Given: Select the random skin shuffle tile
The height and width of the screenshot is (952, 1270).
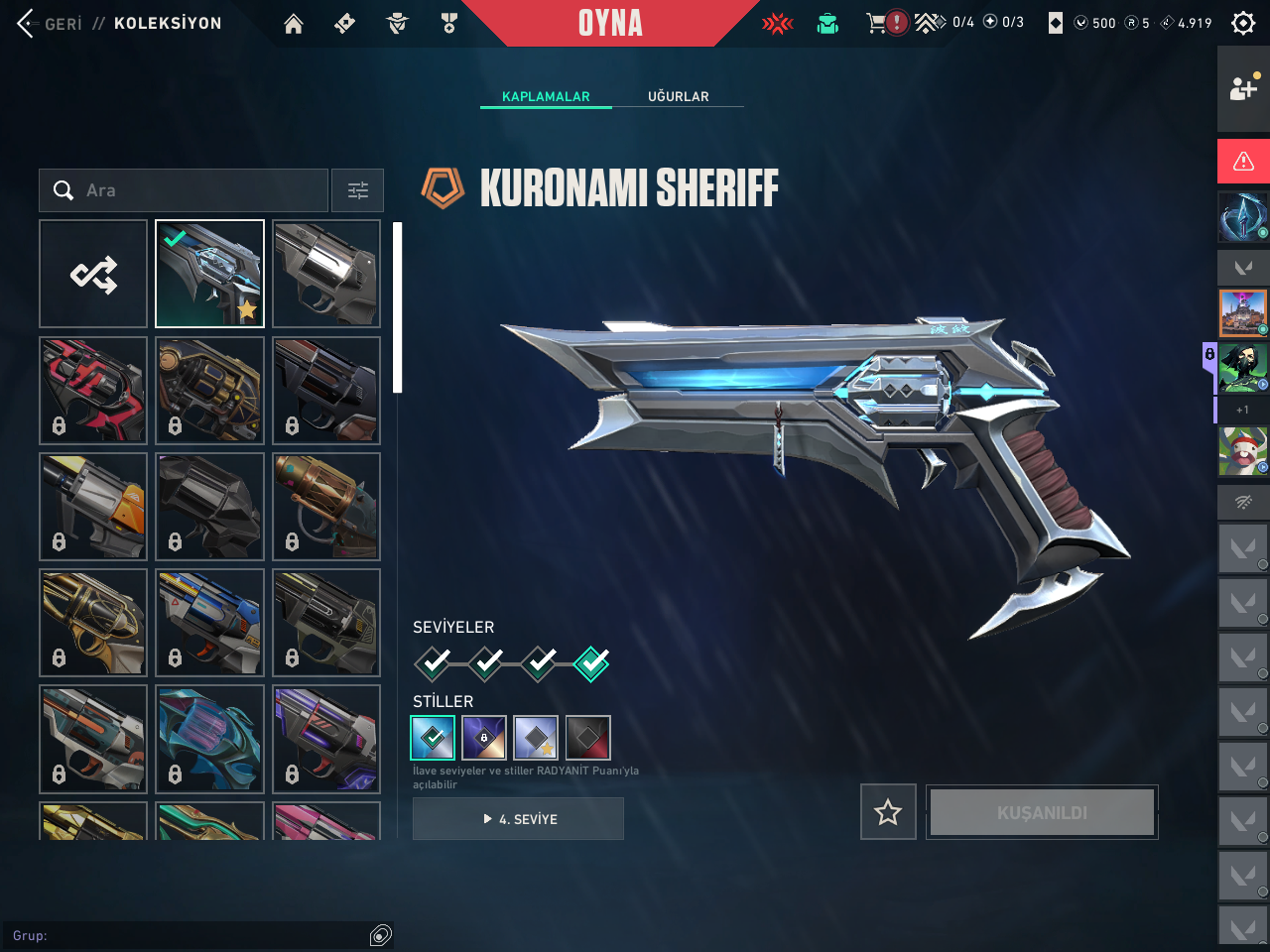Looking at the screenshot, I should point(93,274).
